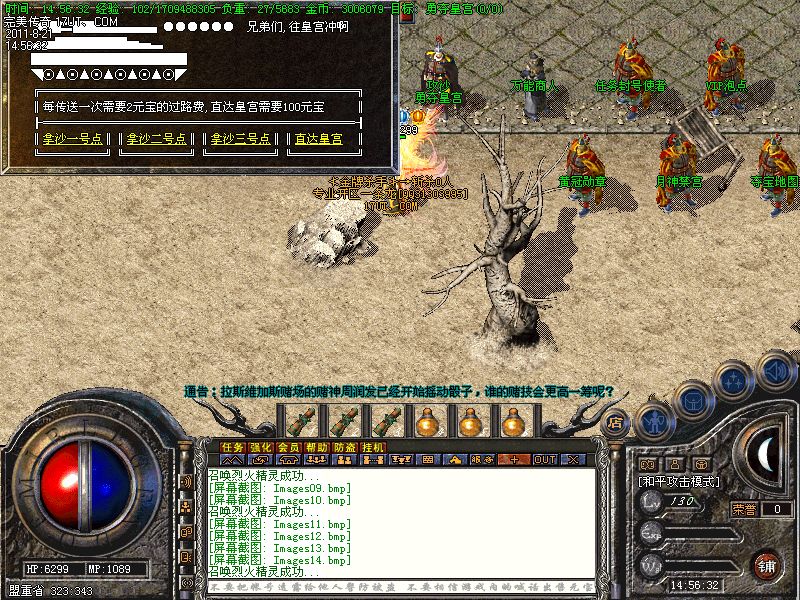Image resolution: width=800 pixels, height=600 pixels.
Task: Open the character figure round button
Action: 653,421
